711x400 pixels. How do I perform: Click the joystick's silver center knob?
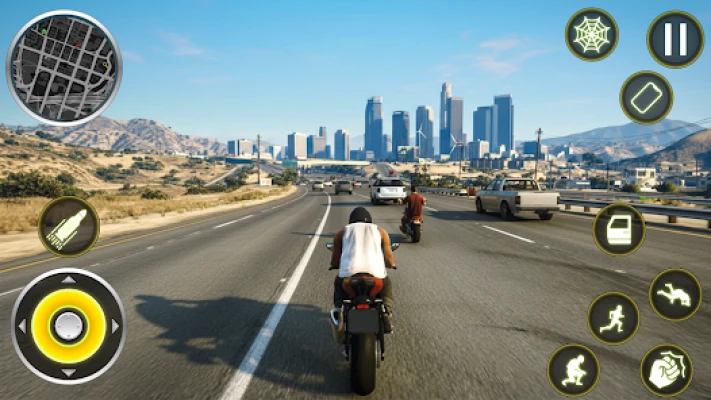pyautogui.click(x=68, y=326)
